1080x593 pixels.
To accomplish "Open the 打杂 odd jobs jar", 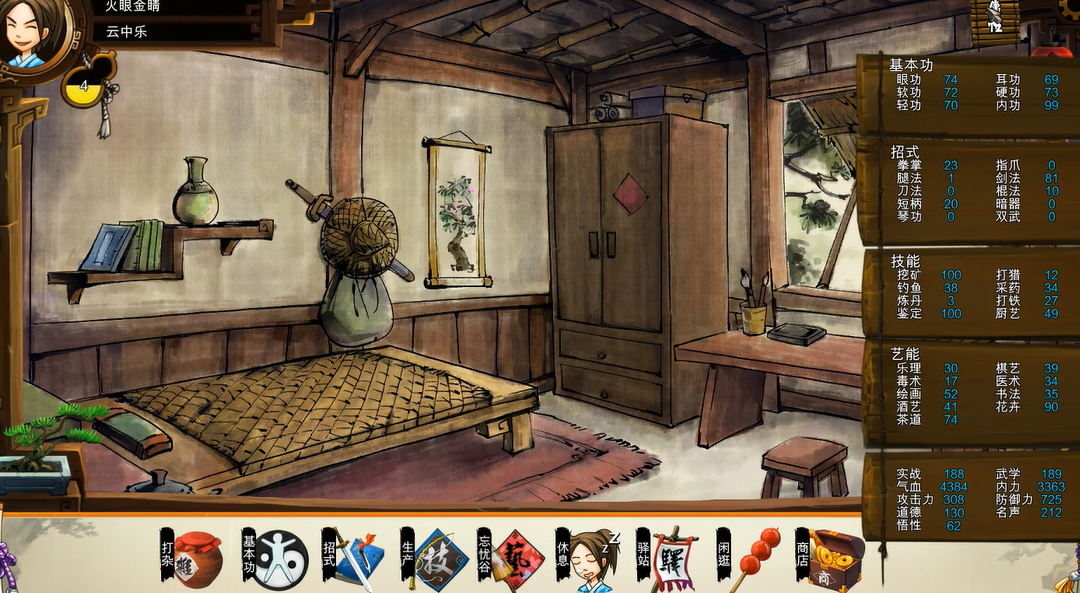I will click(197, 559).
